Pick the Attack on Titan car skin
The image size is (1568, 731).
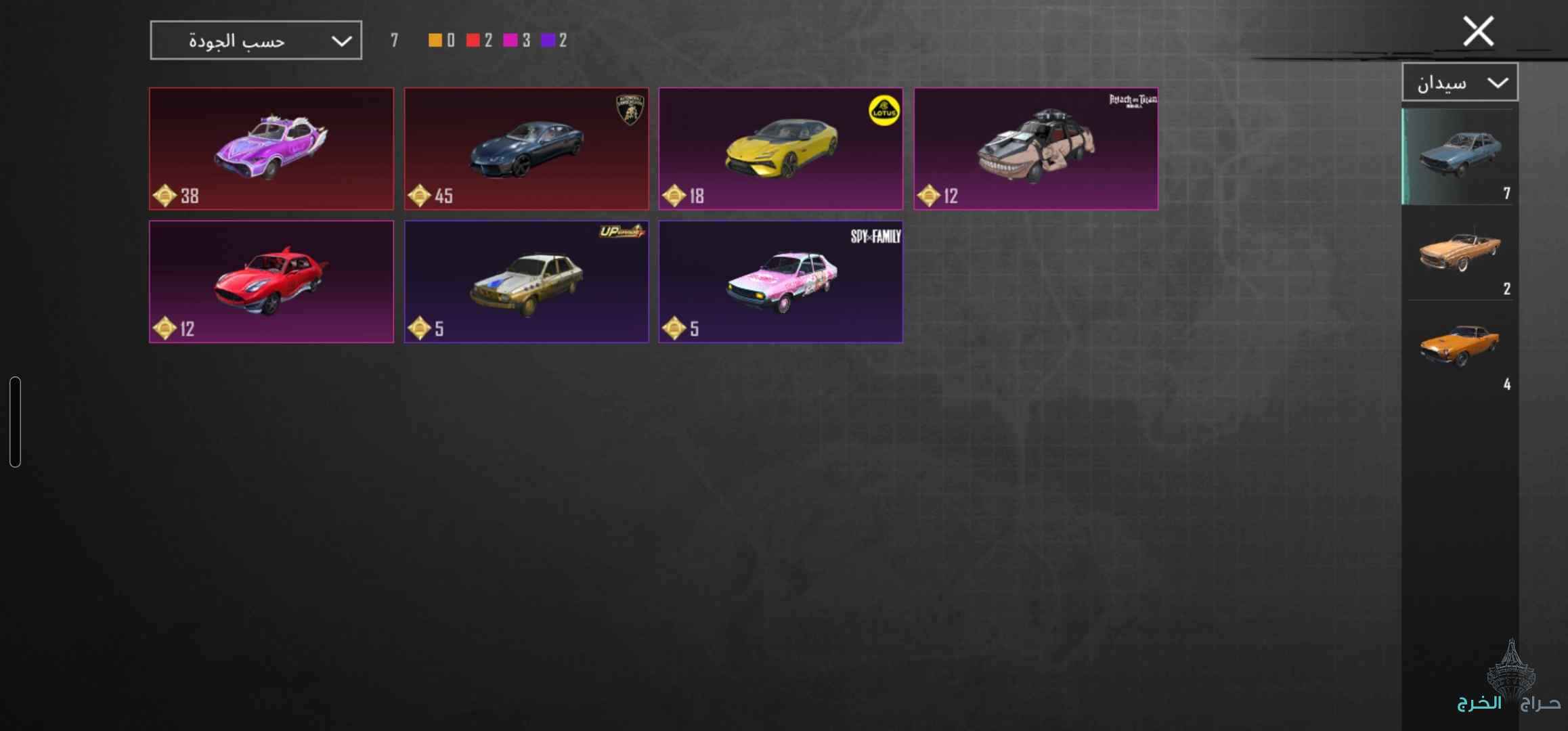pos(1036,149)
